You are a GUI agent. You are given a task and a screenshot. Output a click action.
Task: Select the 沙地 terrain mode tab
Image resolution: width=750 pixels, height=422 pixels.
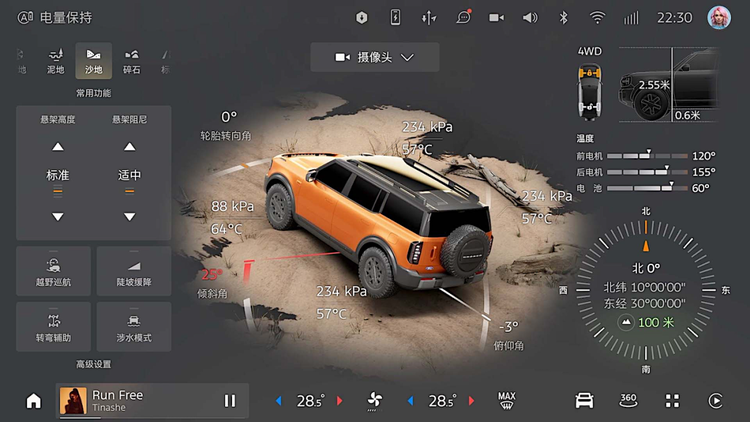[93, 60]
